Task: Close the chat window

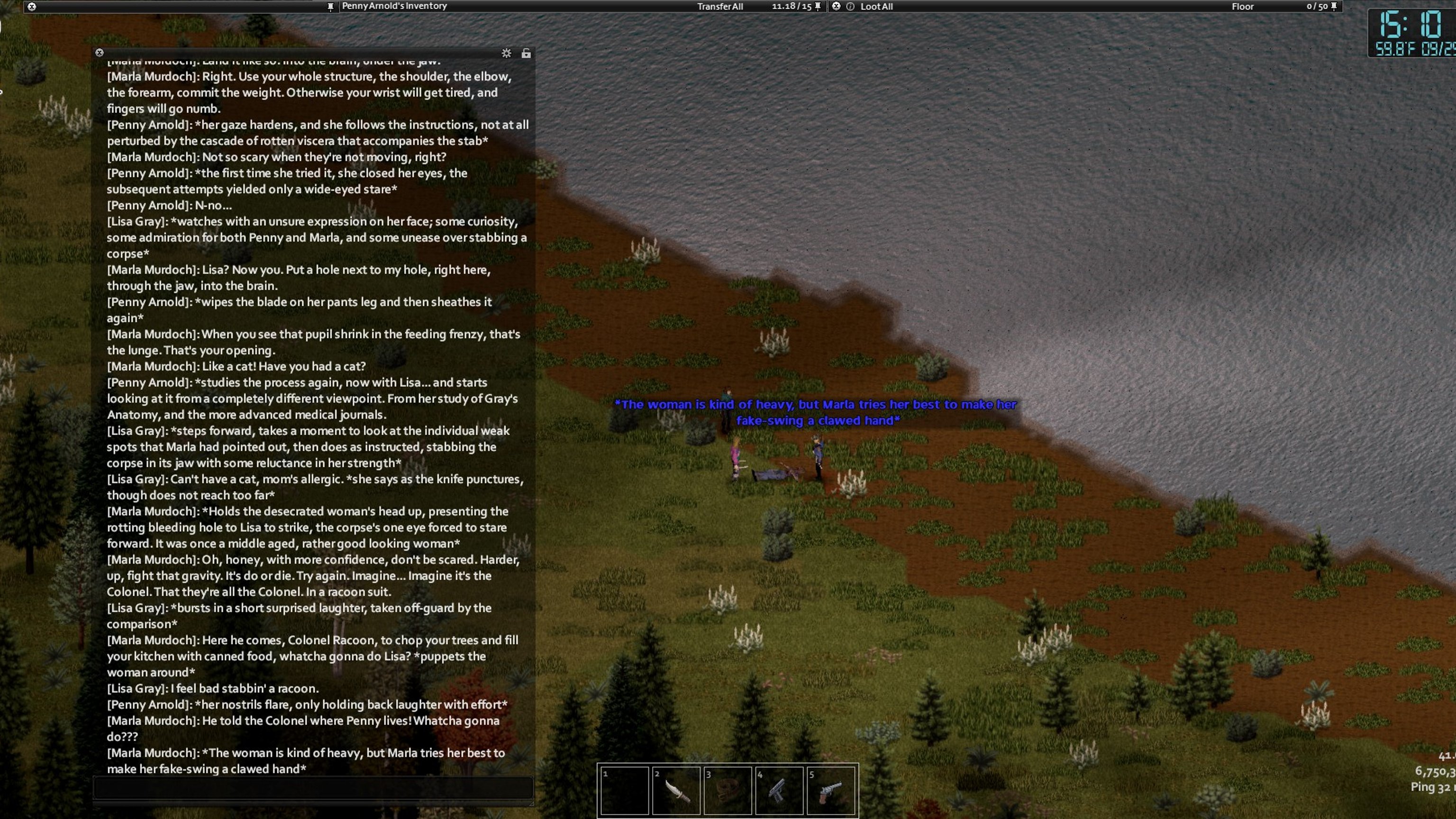Action: click(x=100, y=53)
